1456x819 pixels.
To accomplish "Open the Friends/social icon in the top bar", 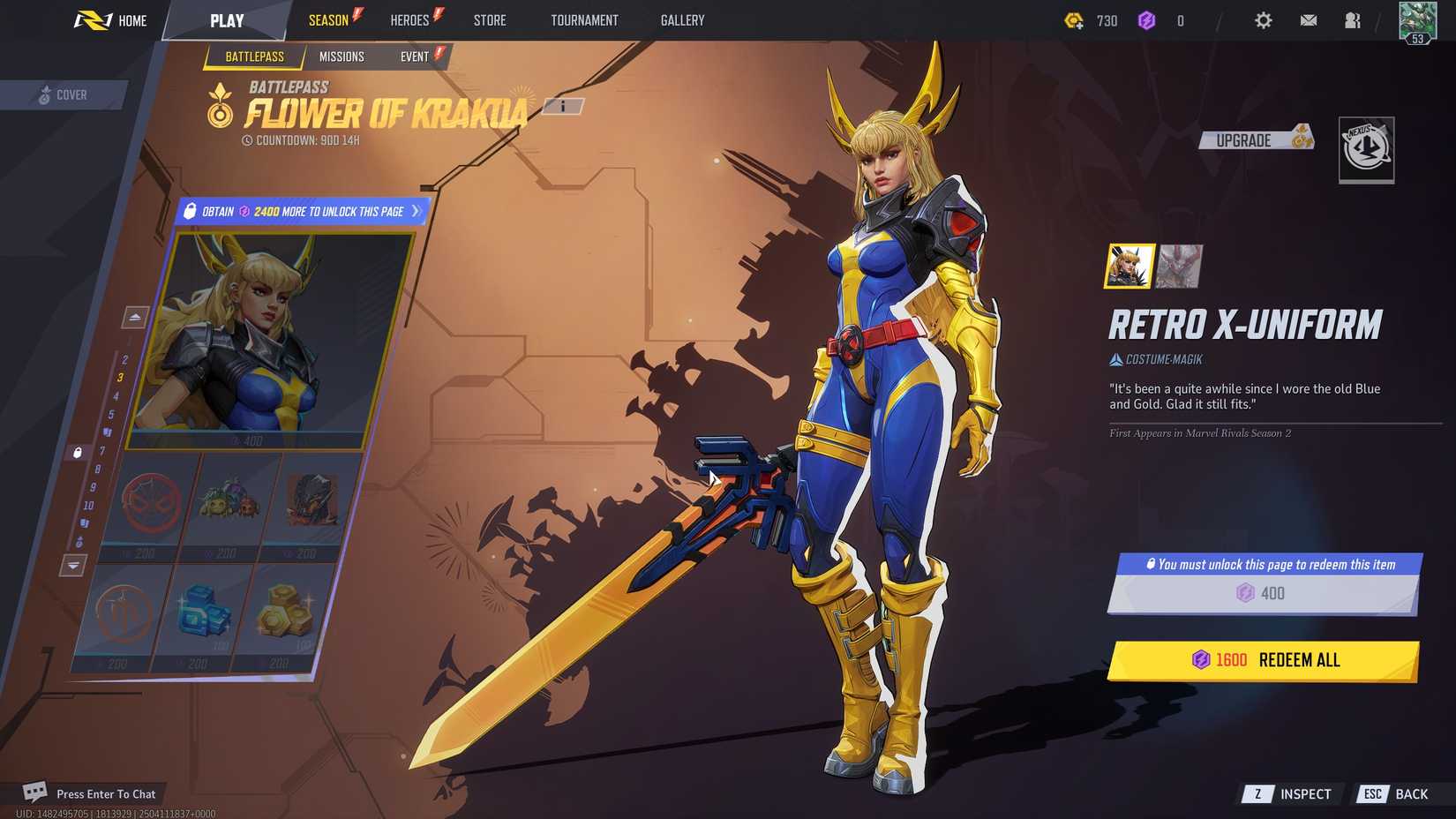I will (x=1352, y=20).
